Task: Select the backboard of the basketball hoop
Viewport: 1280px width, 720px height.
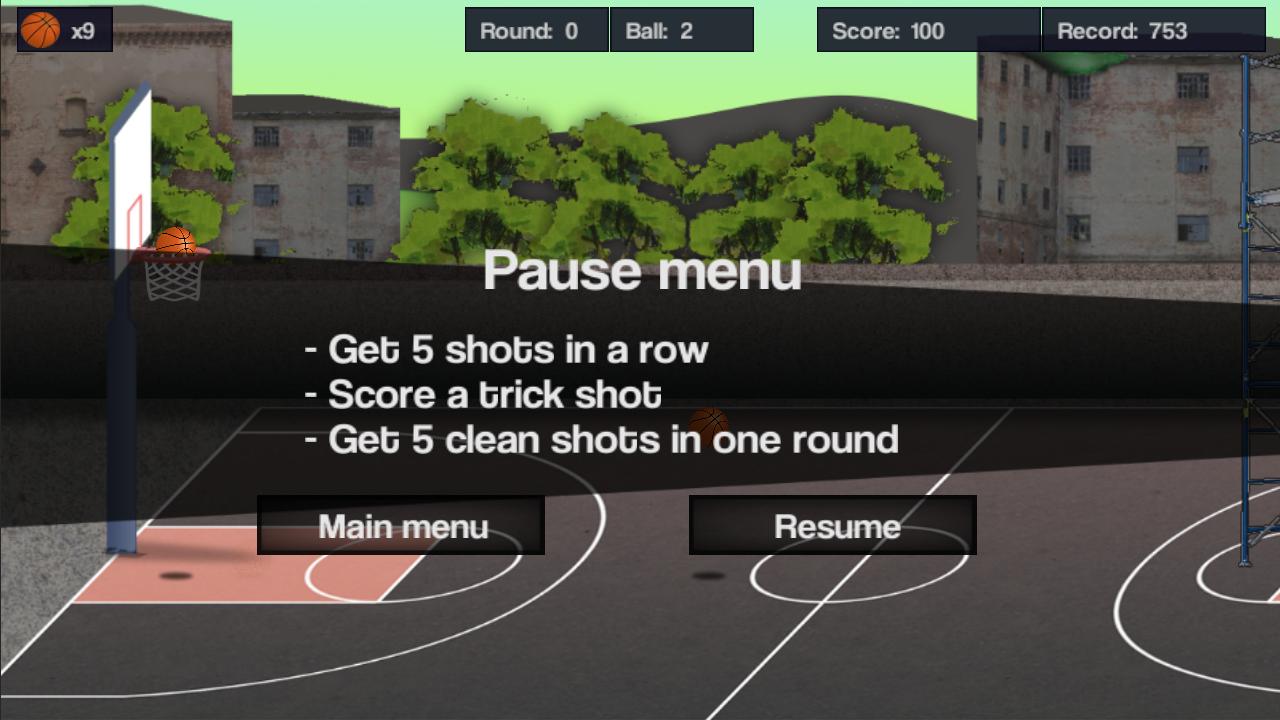Action: click(x=131, y=170)
